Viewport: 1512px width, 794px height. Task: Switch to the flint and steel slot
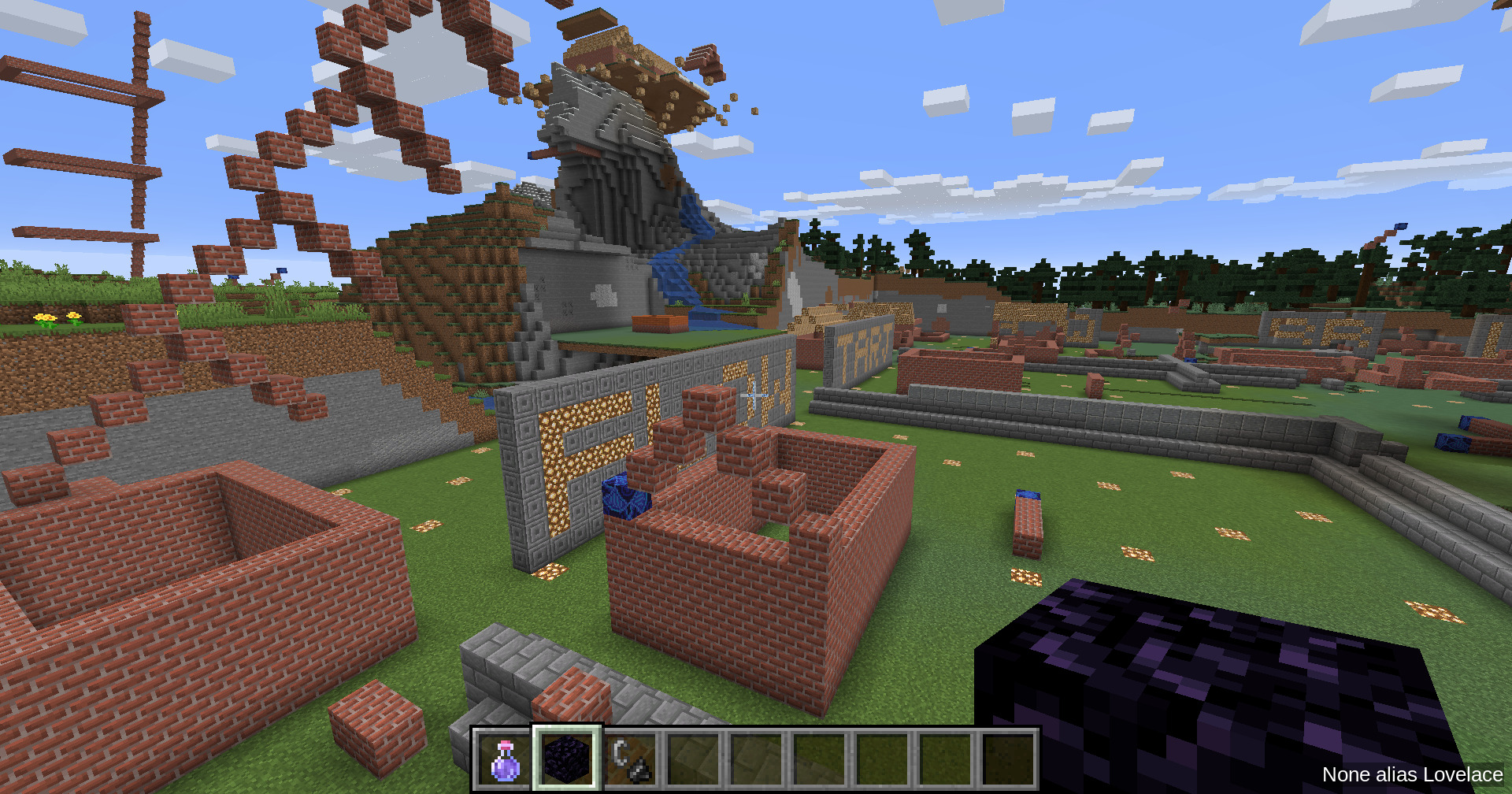coord(630,759)
